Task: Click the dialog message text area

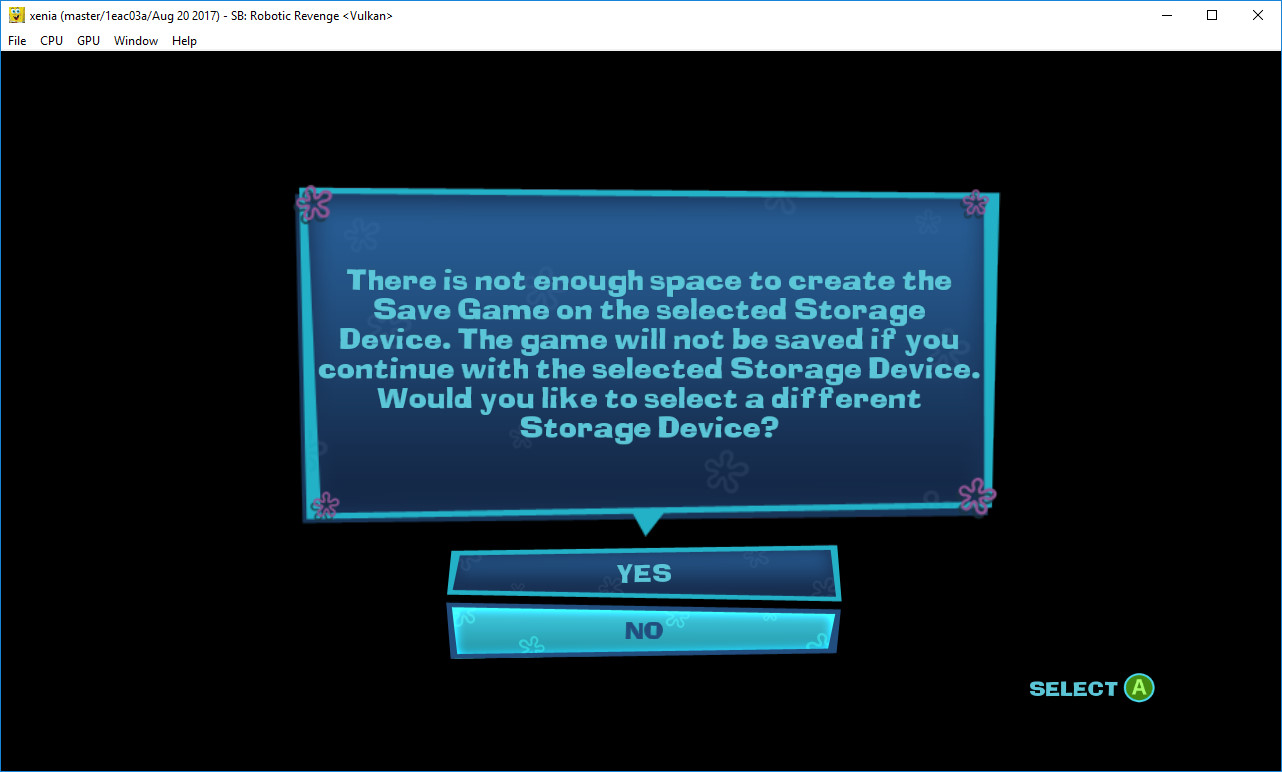Action: pos(648,353)
